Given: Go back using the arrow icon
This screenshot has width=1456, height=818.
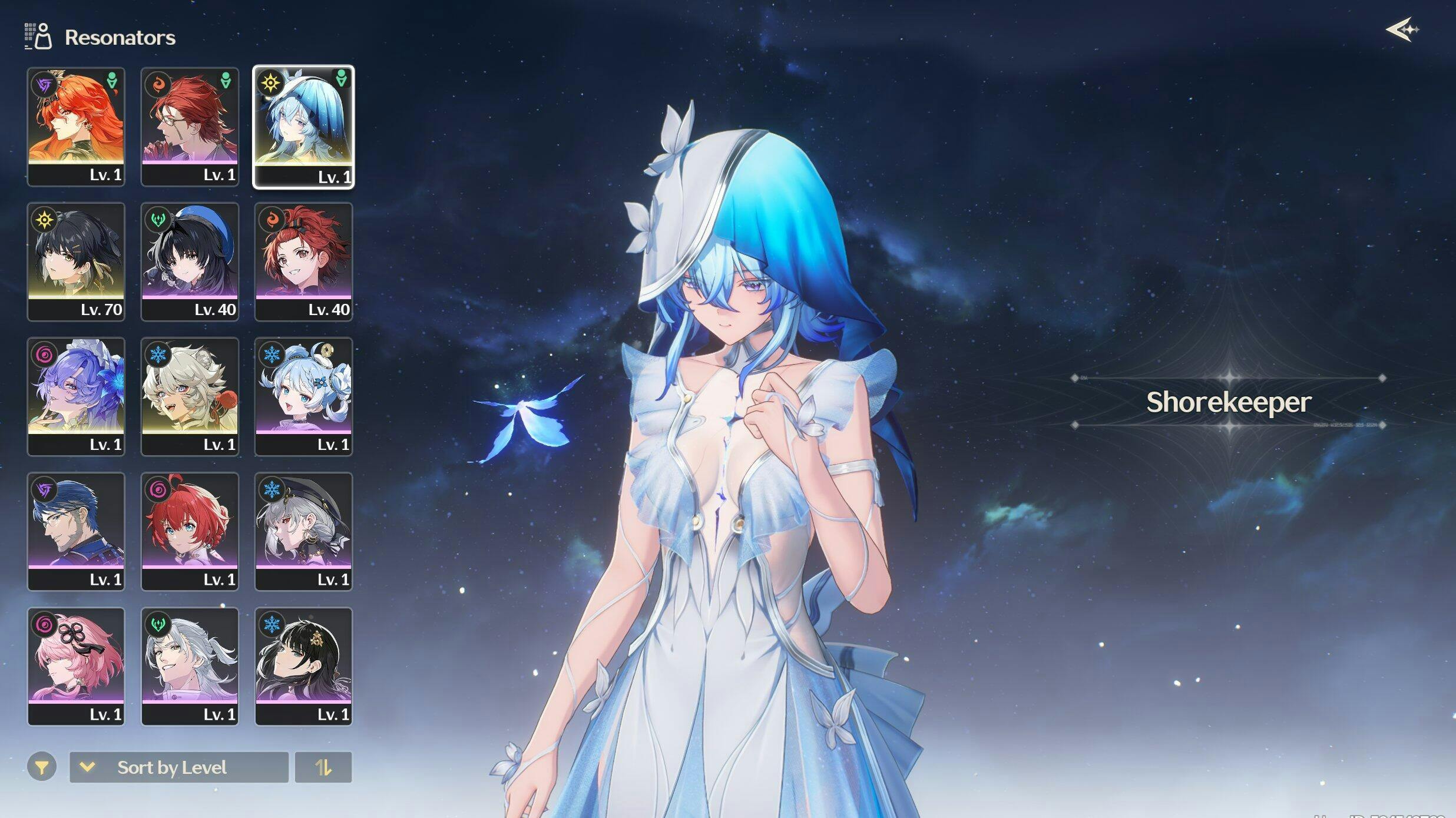Looking at the screenshot, I should pos(1401,29).
